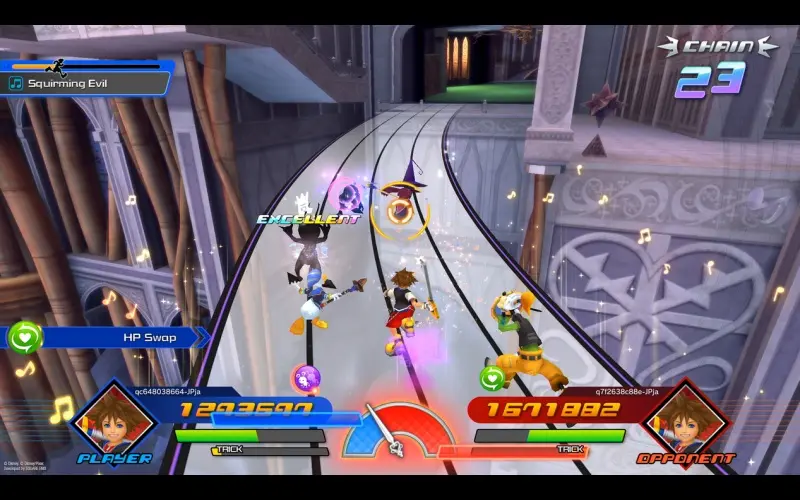Select the purple trick icon above player score
This screenshot has width=800, height=500.
click(x=305, y=378)
